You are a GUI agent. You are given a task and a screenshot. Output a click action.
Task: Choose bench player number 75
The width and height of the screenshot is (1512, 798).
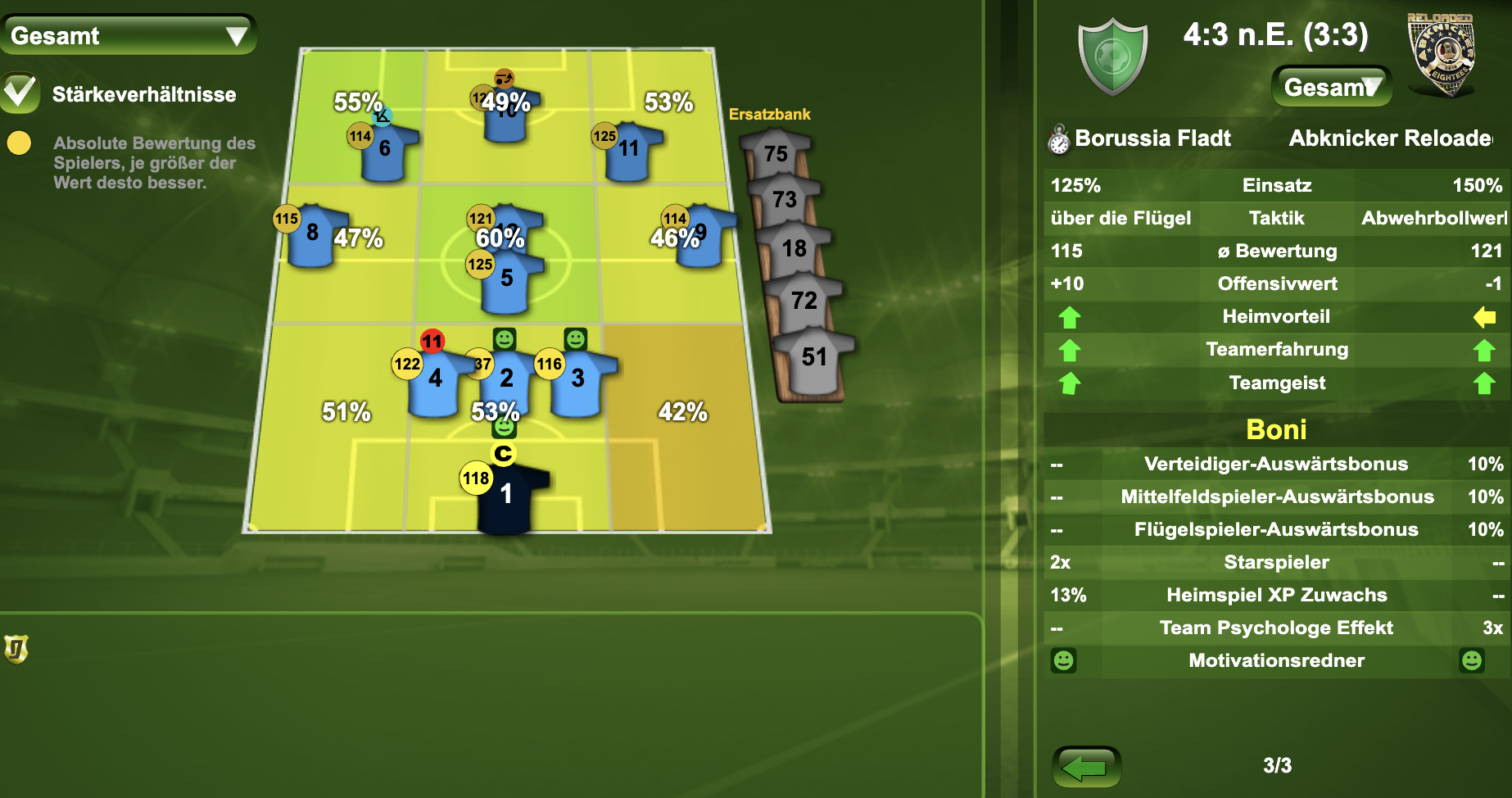click(x=776, y=155)
